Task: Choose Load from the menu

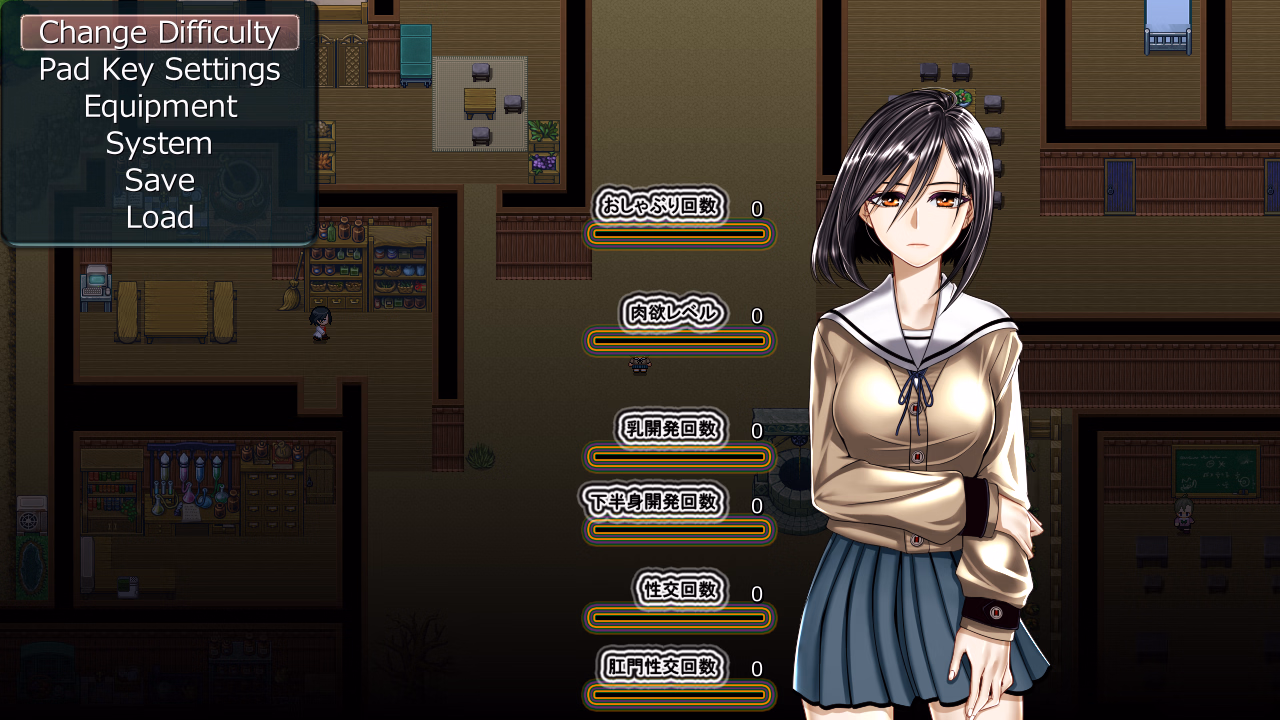Action: 160,218
